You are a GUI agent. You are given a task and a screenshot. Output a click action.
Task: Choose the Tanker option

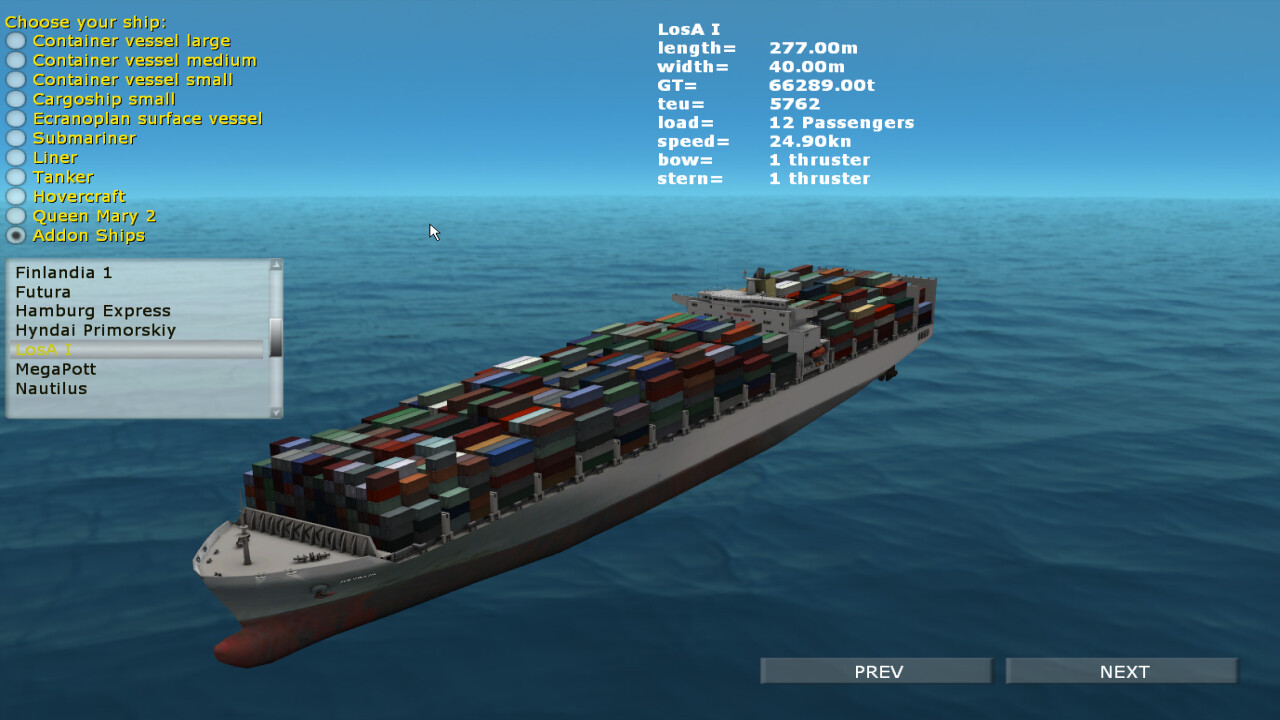point(15,177)
